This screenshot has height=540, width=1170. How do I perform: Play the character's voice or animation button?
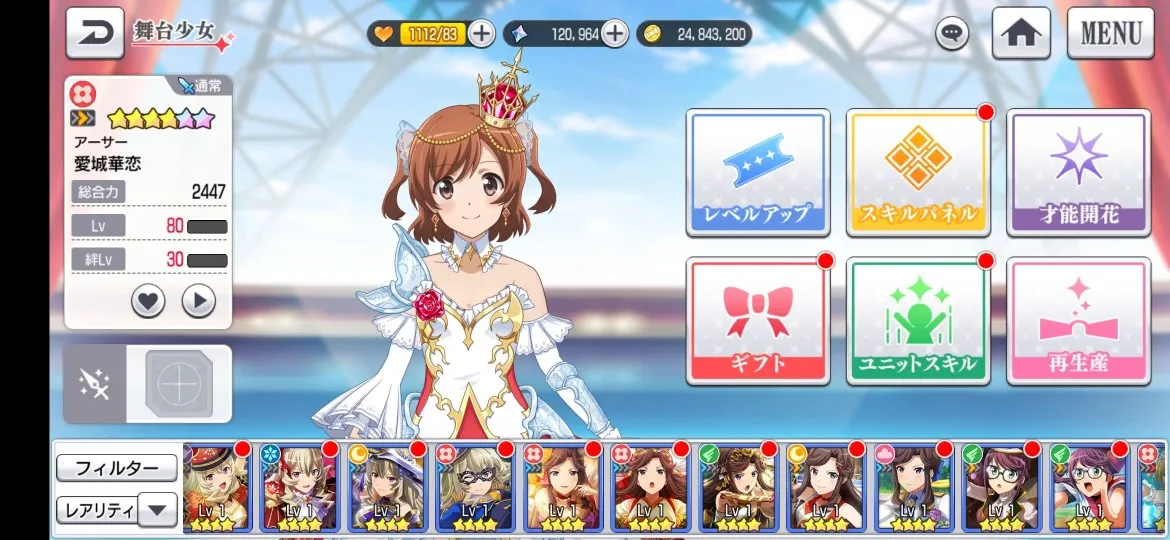click(199, 301)
